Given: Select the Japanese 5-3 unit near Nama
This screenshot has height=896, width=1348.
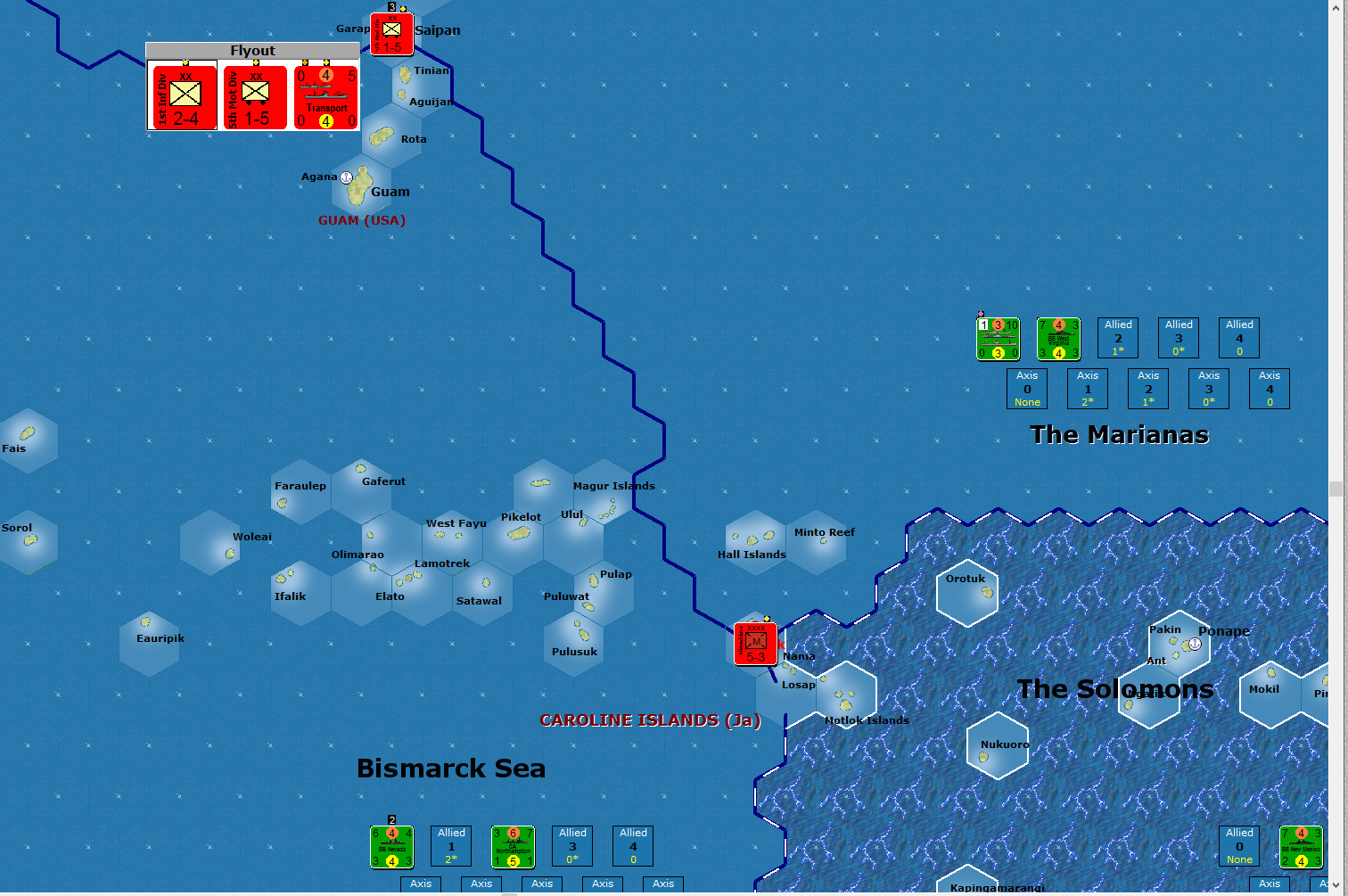Looking at the screenshot, I should [753, 642].
